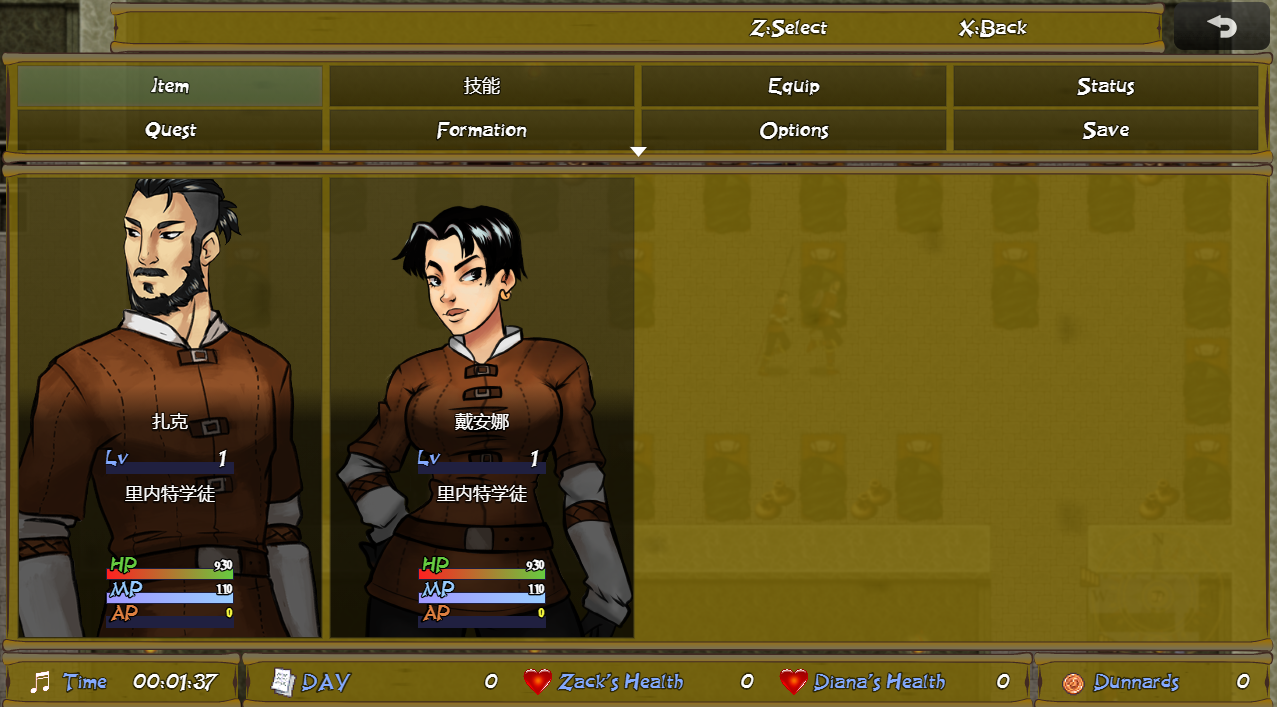Viewport: 1277px width, 707px height.
Task: Select the 技能 skills menu entry
Action: 482,86
